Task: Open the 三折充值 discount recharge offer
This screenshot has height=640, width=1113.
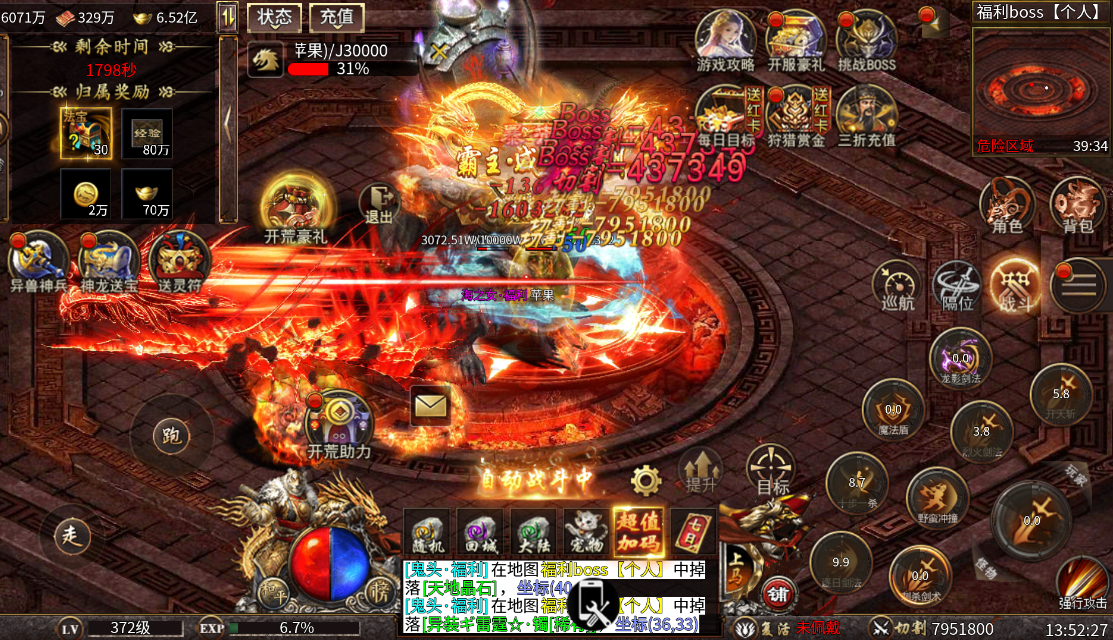Action: (x=866, y=114)
